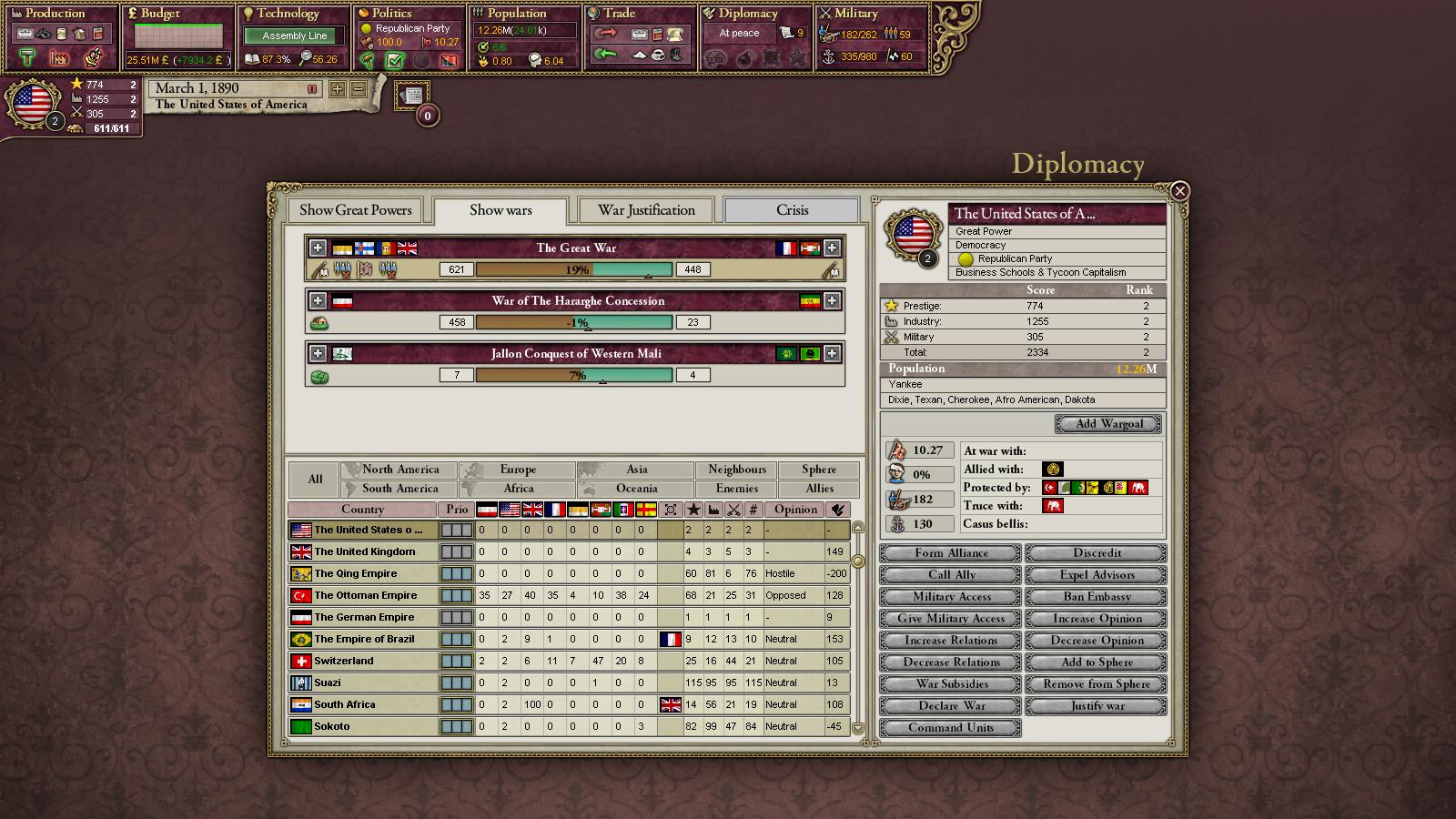Switch to the Crisis tab
1456x819 pixels.
(x=792, y=210)
